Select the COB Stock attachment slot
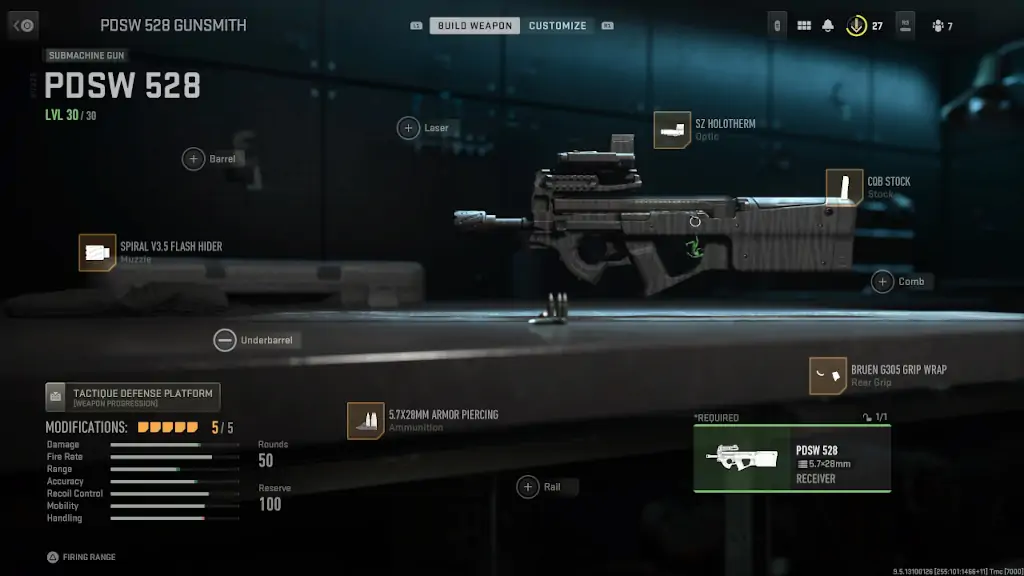Viewport: 1024px width, 576px height. pyautogui.click(x=844, y=187)
